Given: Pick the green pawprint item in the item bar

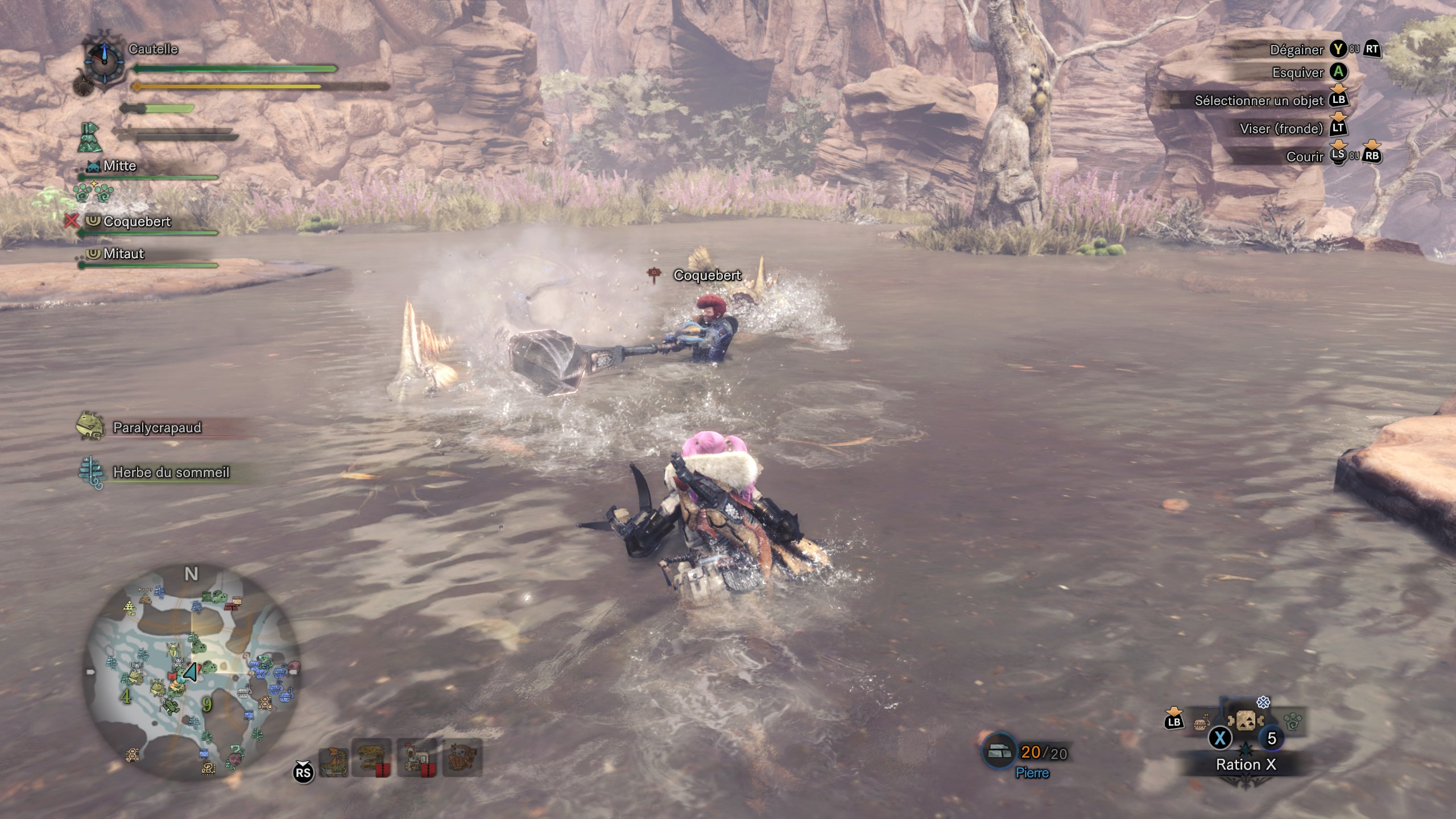Looking at the screenshot, I should (x=1293, y=722).
